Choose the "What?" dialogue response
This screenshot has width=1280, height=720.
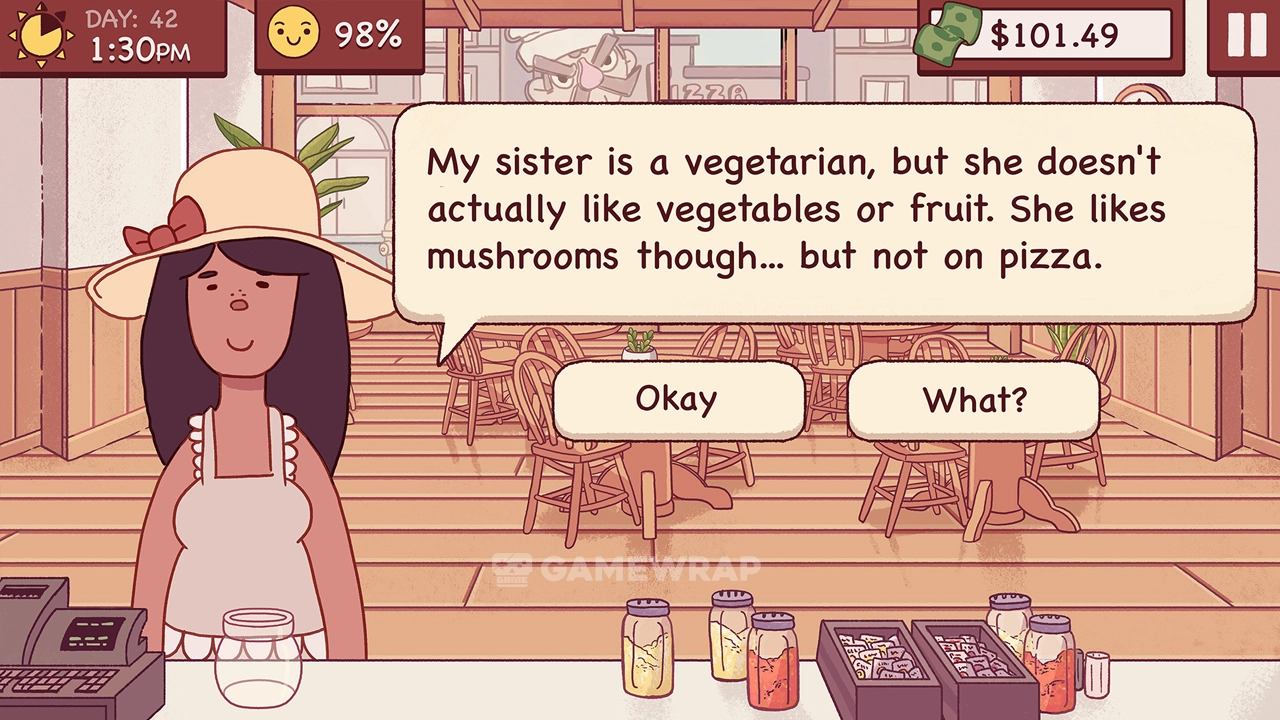click(973, 400)
